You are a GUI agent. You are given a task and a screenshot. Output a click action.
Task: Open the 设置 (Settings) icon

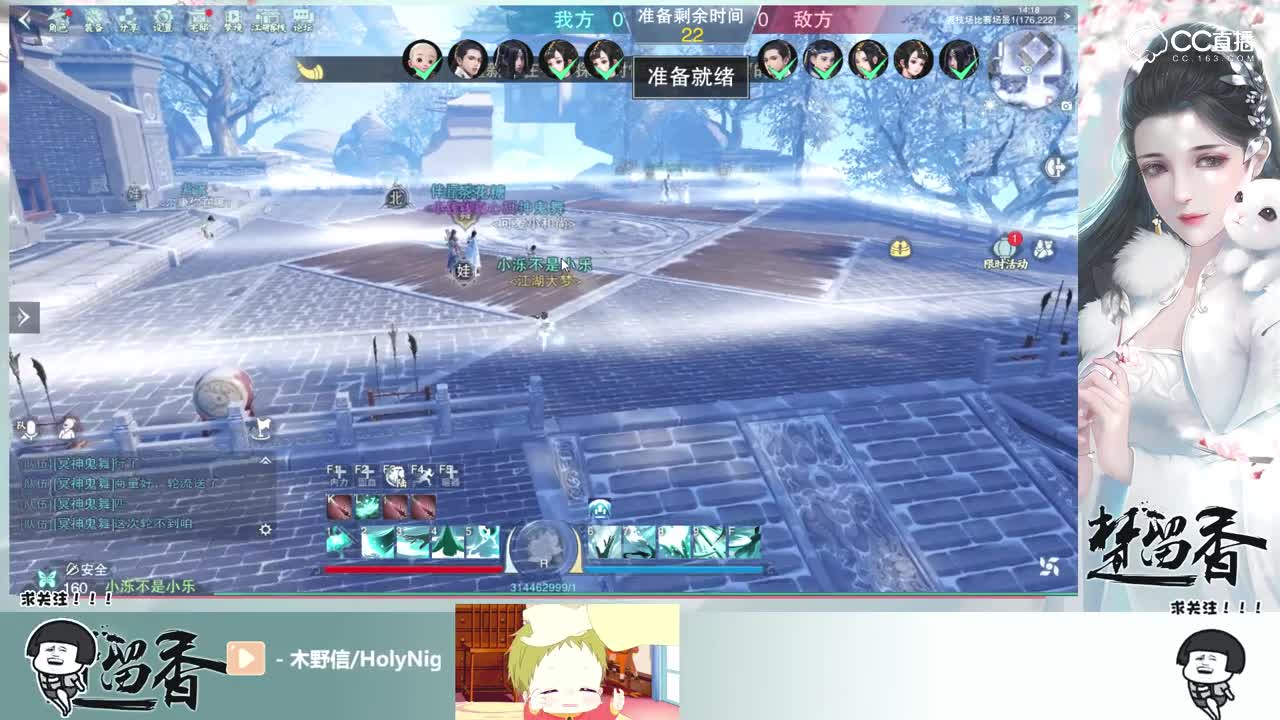point(162,20)
